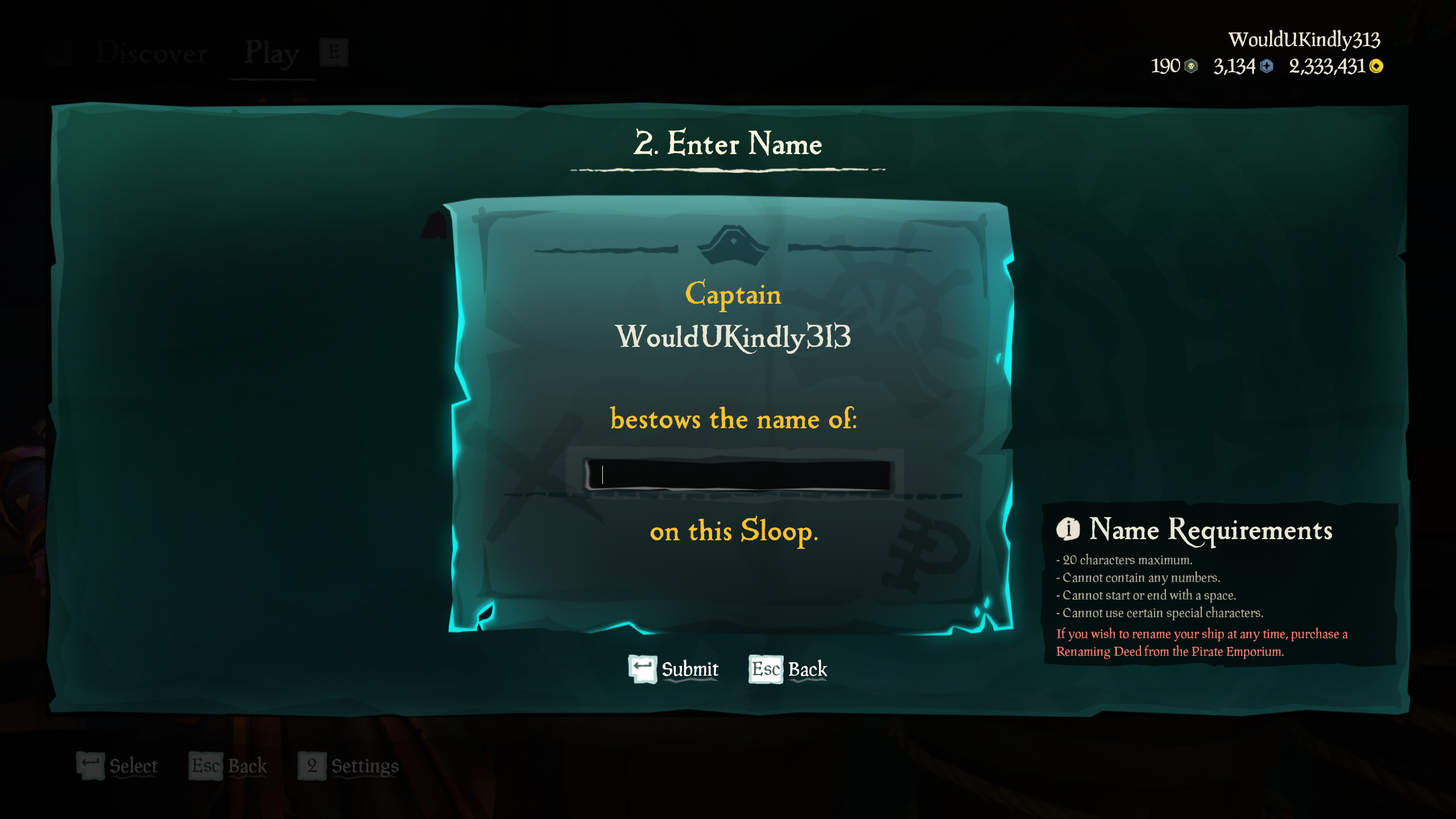Click the Enter key Submit icon
Image resolution: width=1456 pixels, height=819 pixels.
point(642,669)
